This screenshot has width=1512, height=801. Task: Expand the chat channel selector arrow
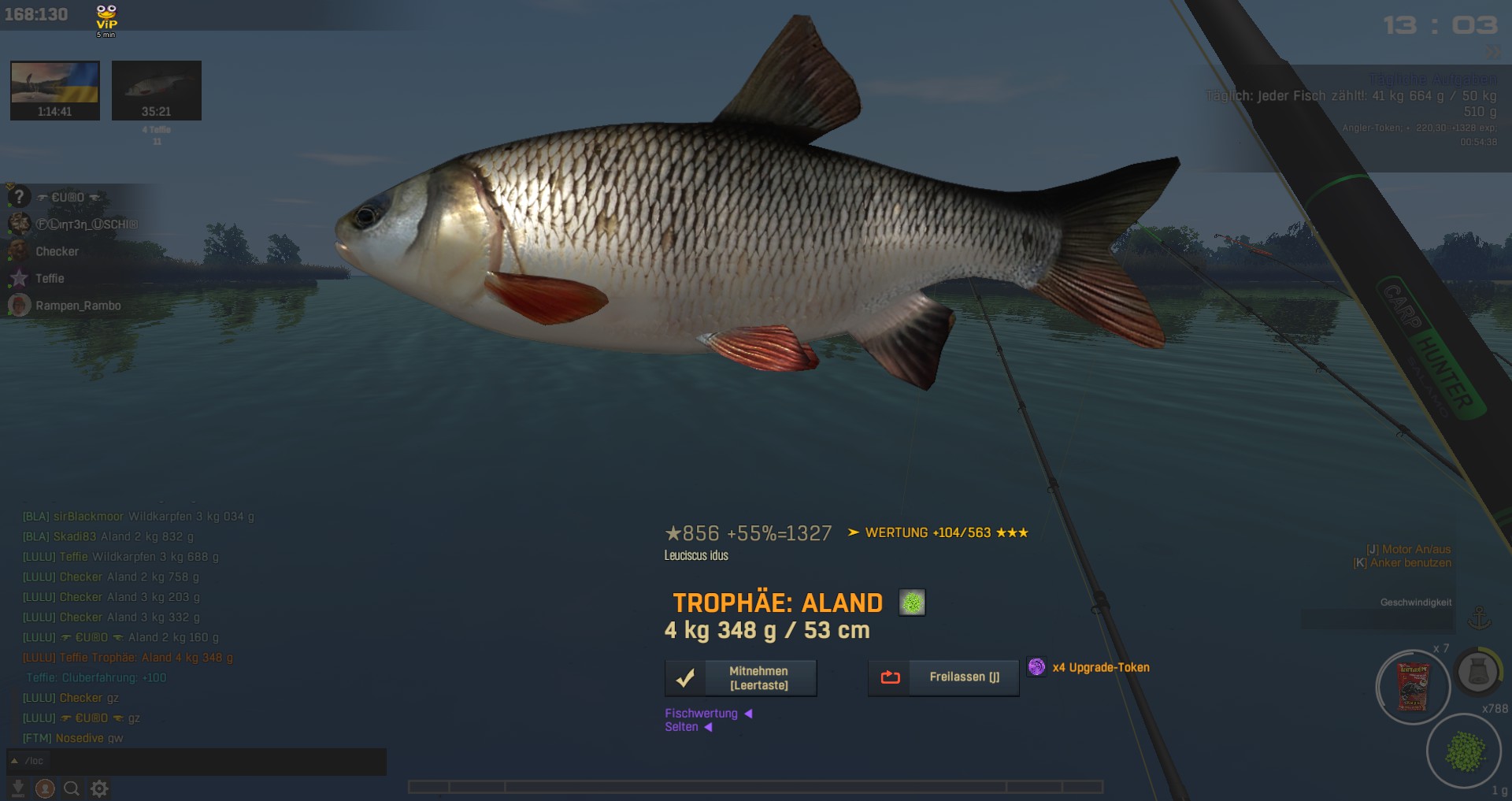[14, 761]
